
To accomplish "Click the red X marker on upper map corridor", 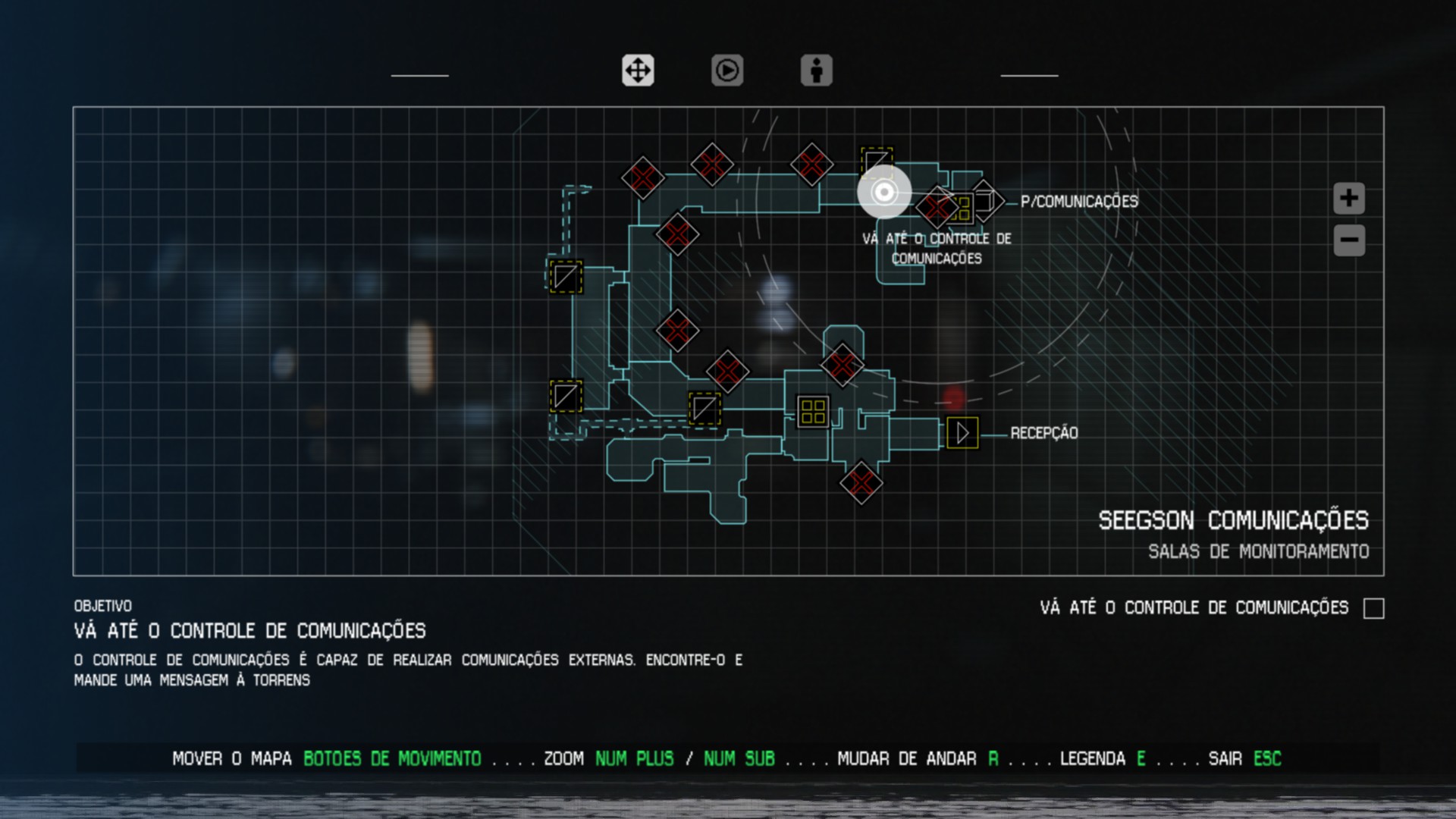I will click(711, 164).
